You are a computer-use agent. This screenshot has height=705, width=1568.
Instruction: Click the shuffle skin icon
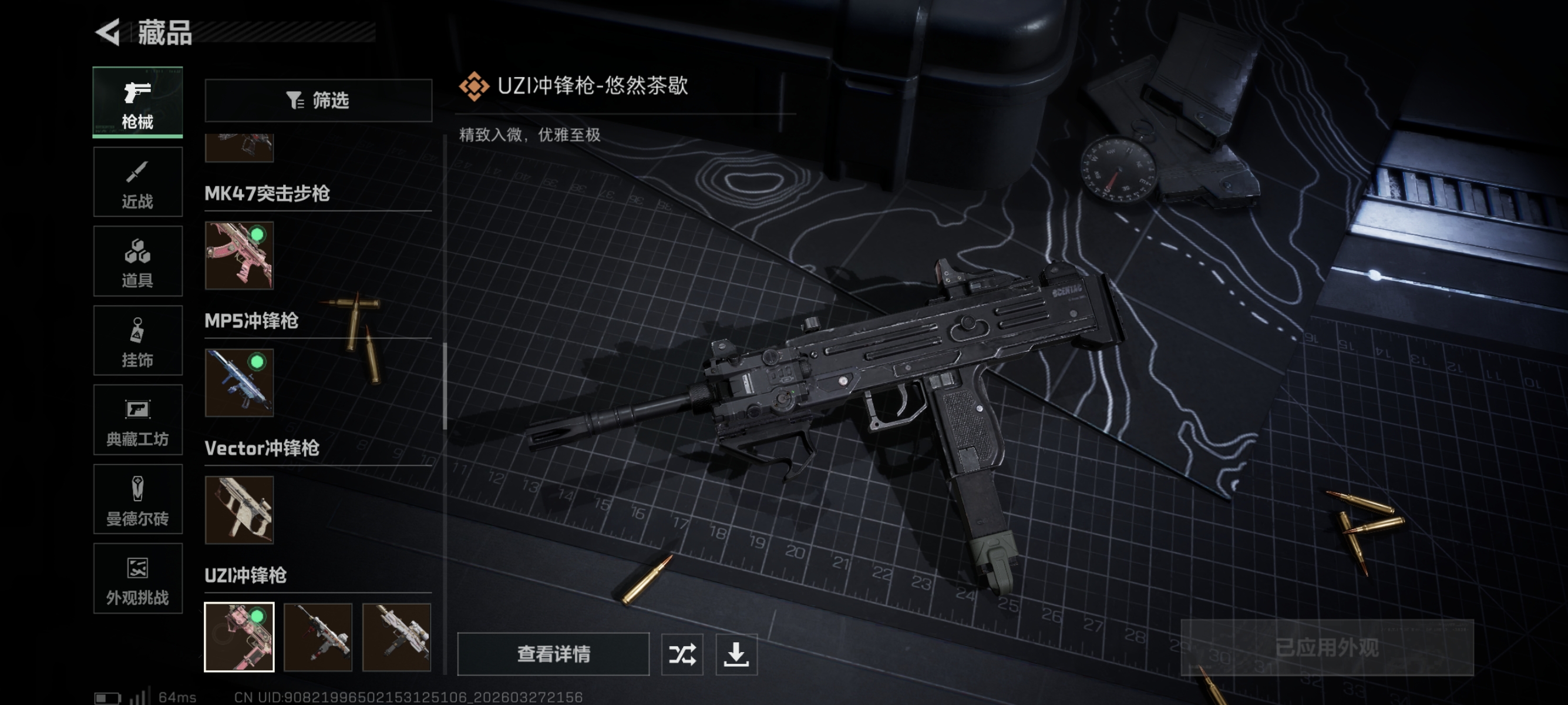pyautogui.click(x=682, y=654)
